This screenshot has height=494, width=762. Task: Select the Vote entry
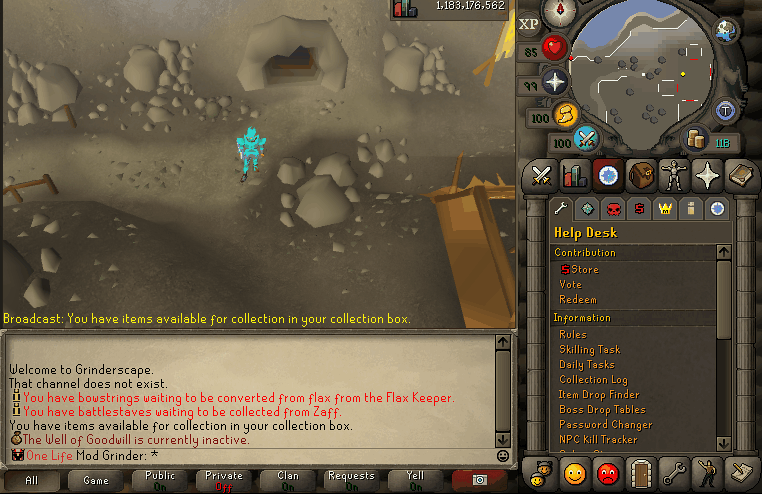pyautogui.click(x=570, y=284)
